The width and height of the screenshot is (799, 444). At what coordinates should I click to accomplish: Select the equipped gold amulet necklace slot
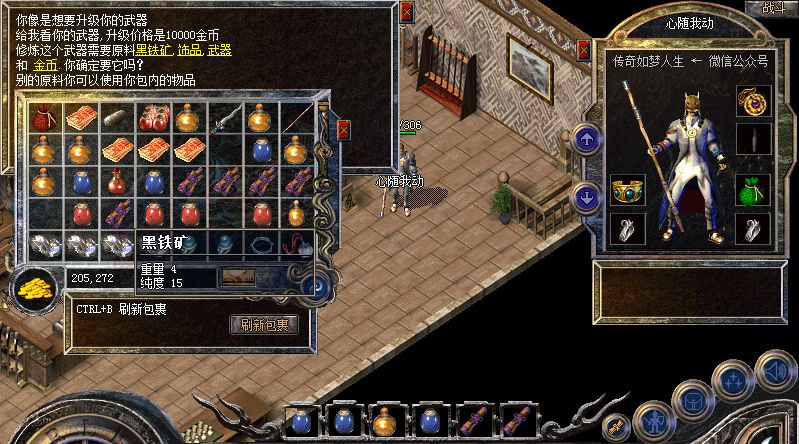752,100
